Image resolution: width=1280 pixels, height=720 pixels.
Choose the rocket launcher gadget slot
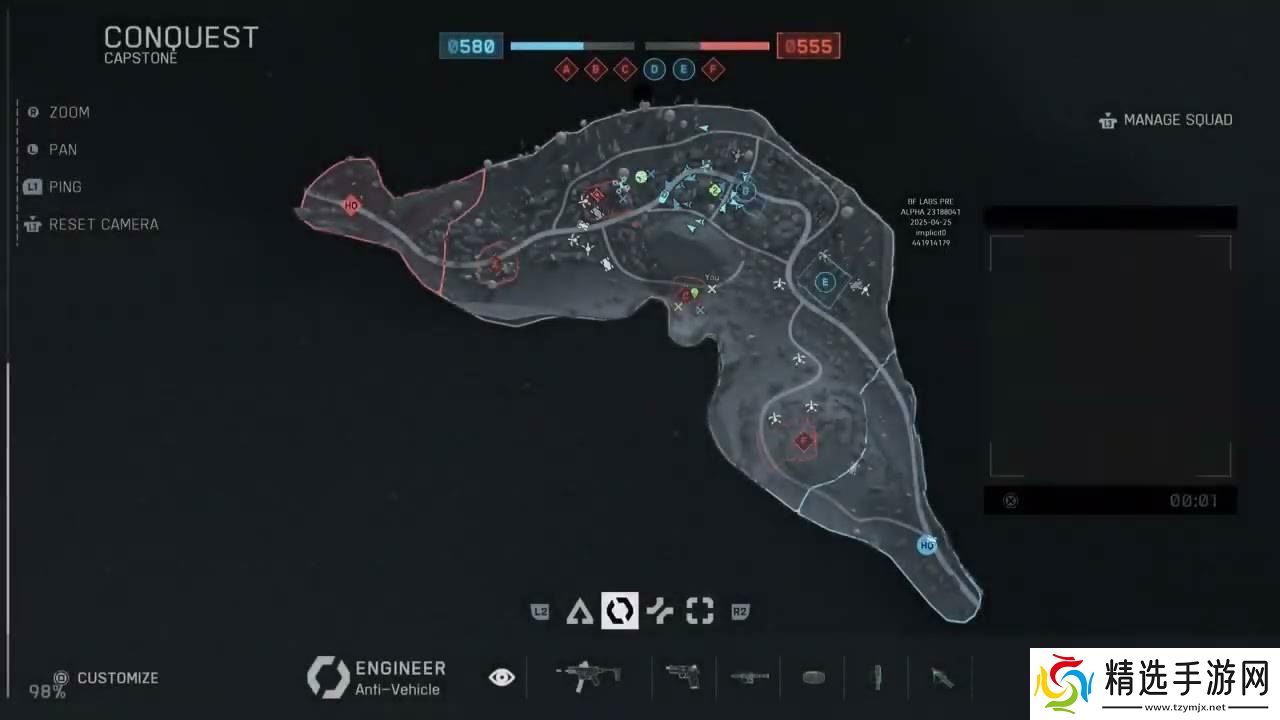pyautogui.click(x=748, y=677)
